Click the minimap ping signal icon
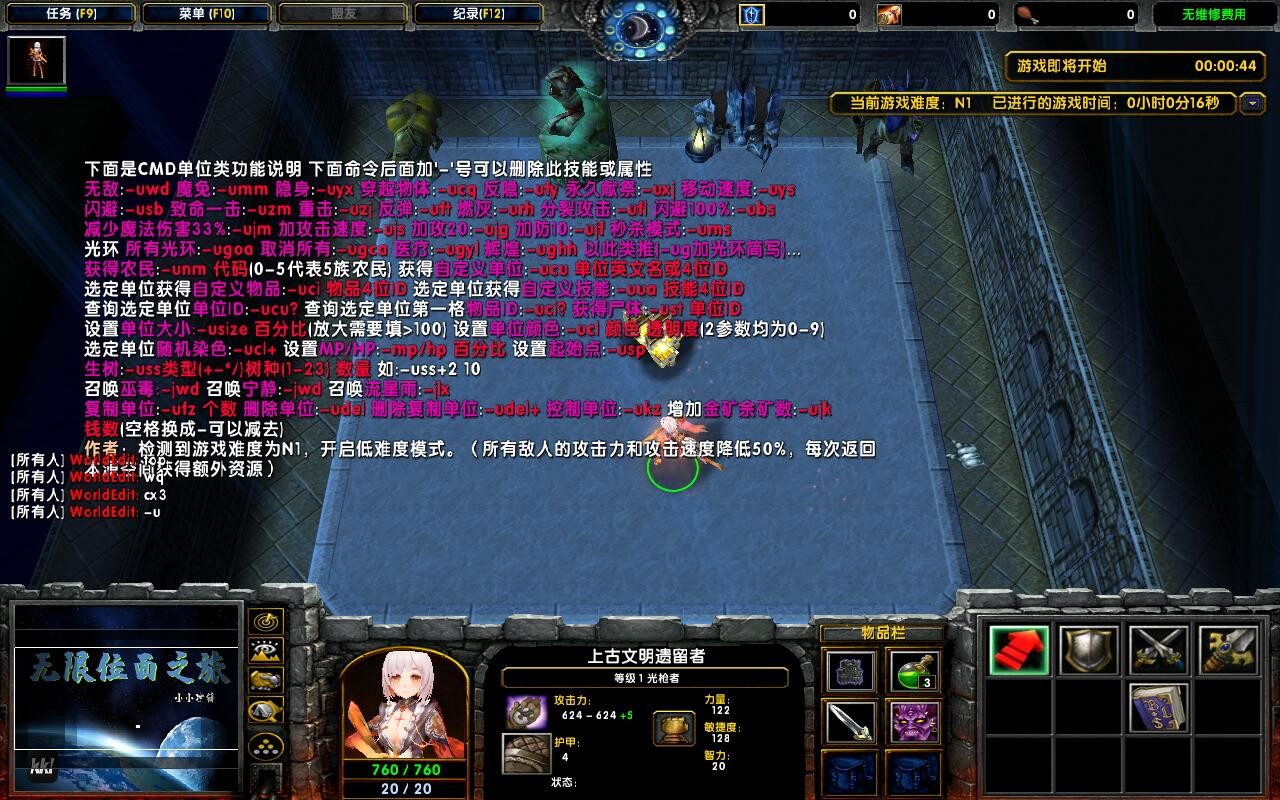 pos(264,621)
